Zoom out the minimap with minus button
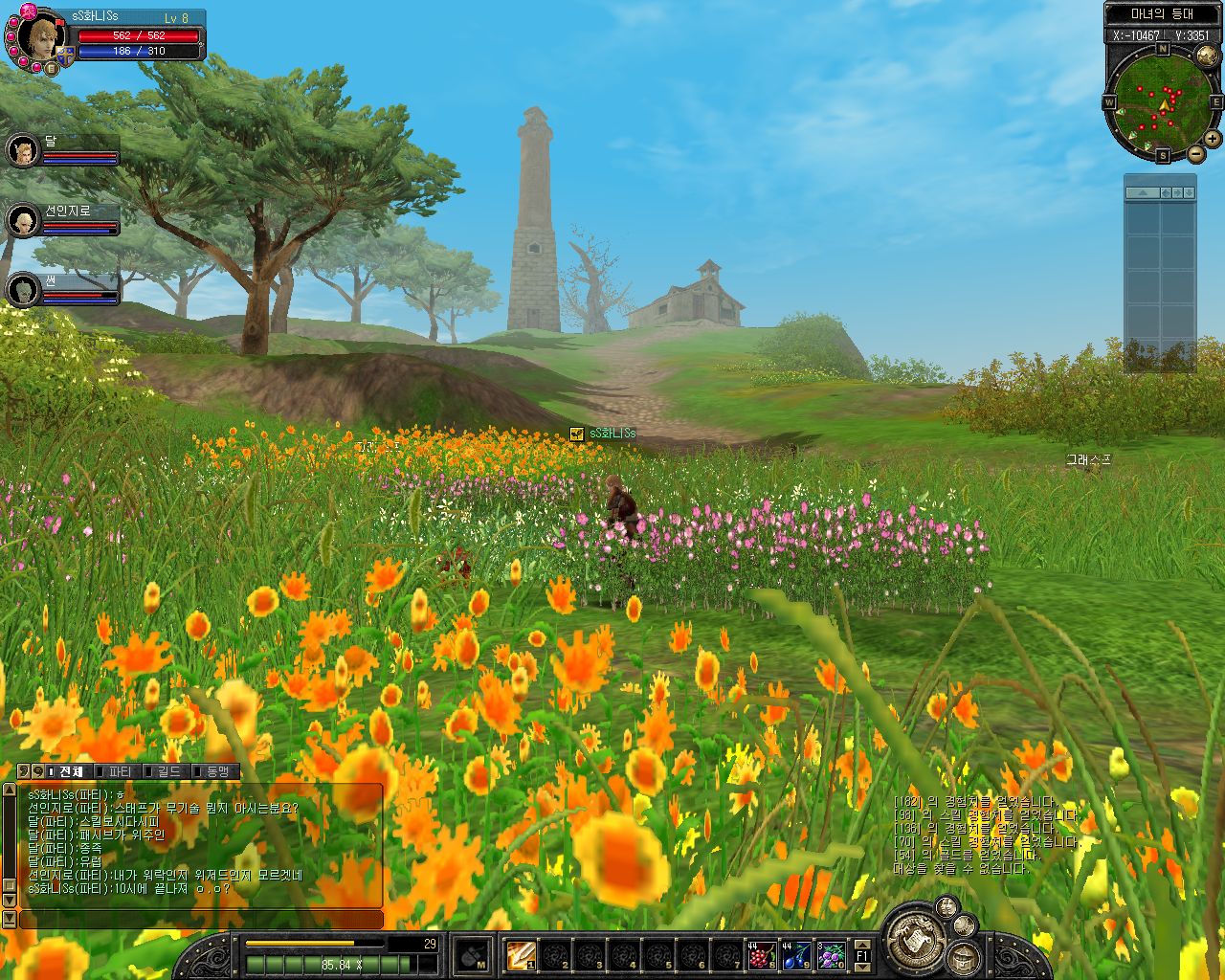Viewport: 1225px width, 980px height. click(1196, 153)
